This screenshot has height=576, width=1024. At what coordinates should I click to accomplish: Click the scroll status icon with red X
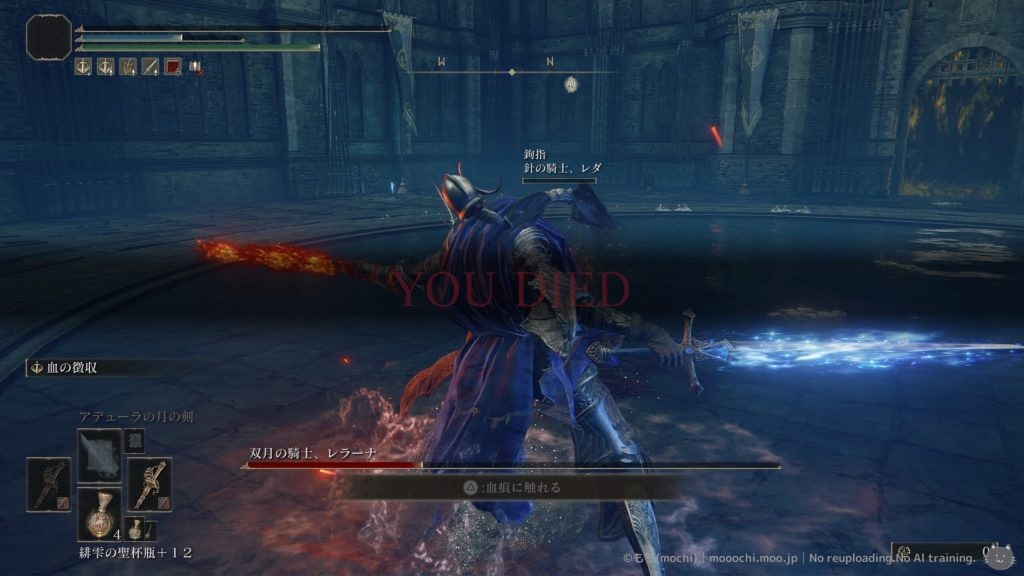(x=195, y=67)
